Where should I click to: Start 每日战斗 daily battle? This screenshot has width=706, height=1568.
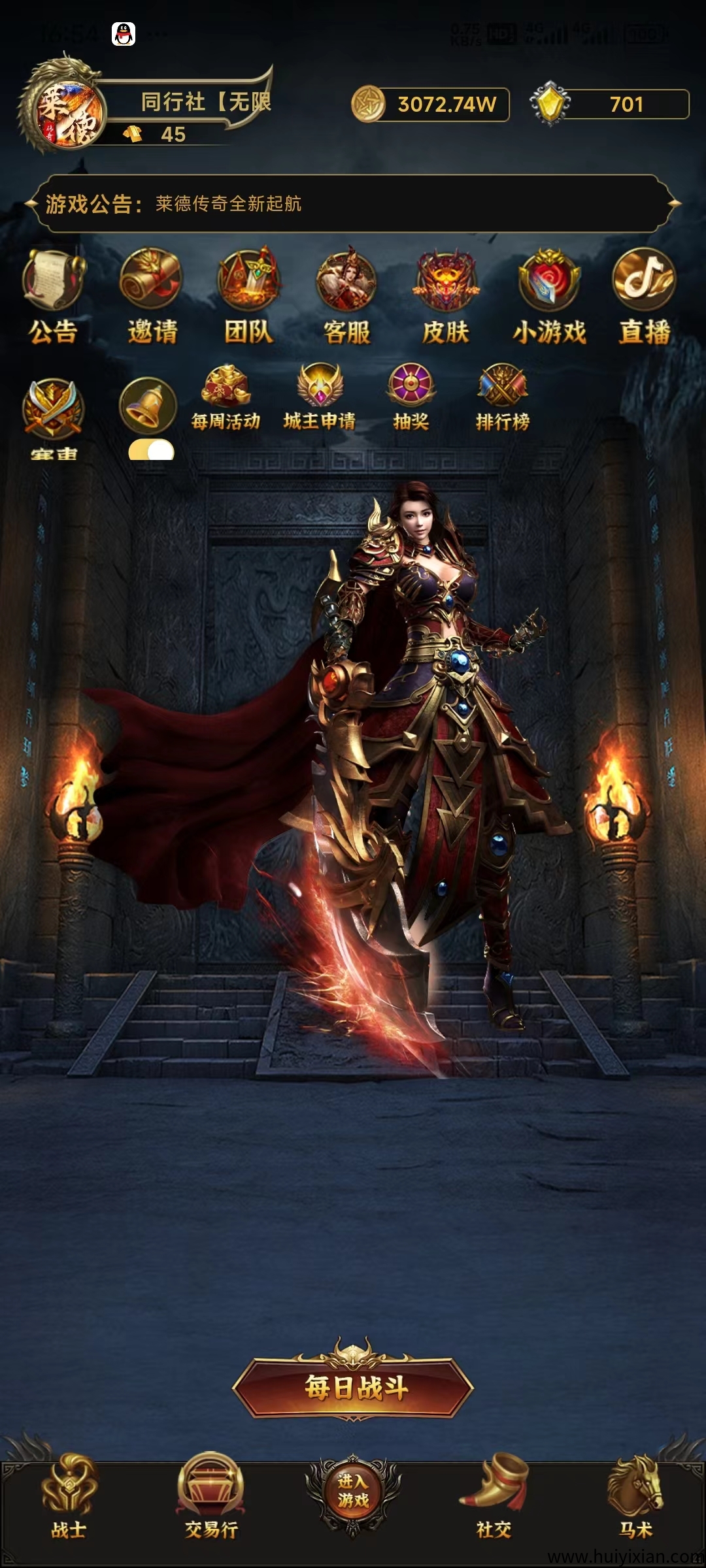click(353, 1386)
